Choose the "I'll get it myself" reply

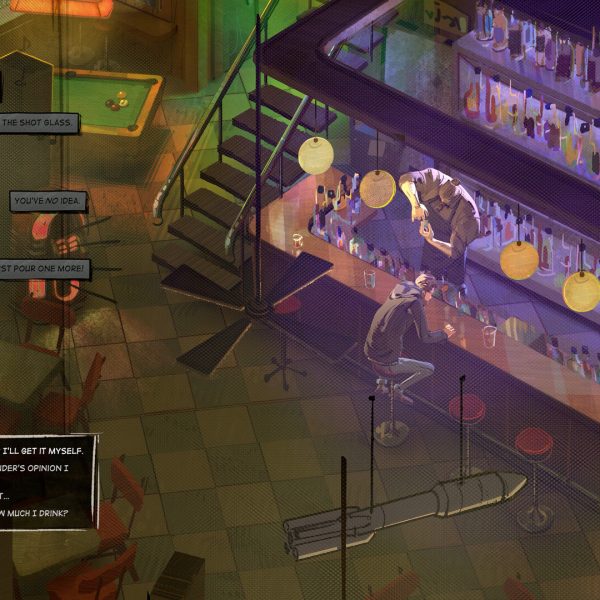48,451
